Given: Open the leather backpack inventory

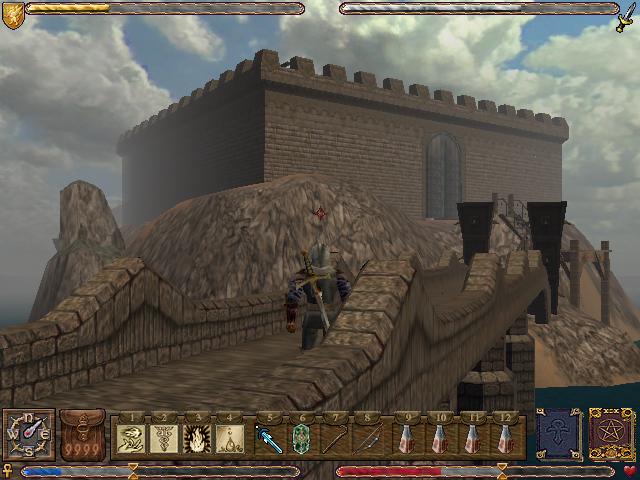Looking at the screenshot, I should pyautogui.click(x=82, y=436).
